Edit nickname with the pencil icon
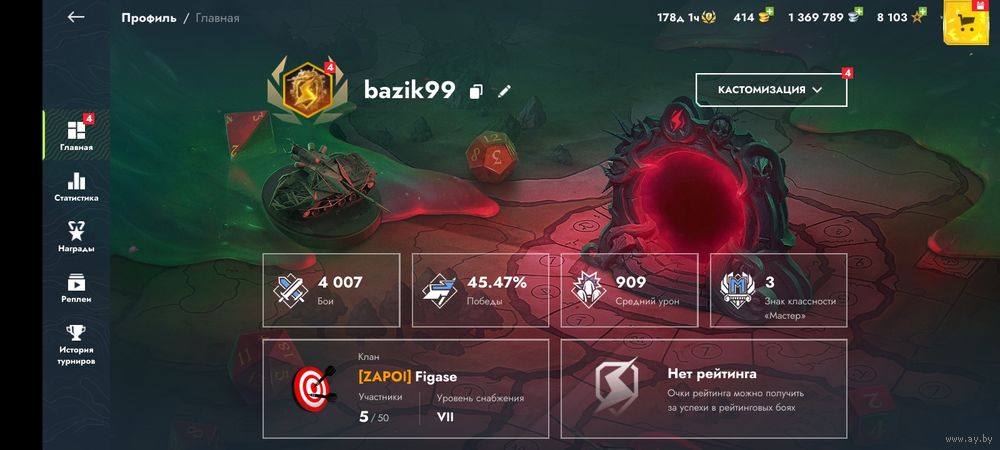 tap(504, 91)
